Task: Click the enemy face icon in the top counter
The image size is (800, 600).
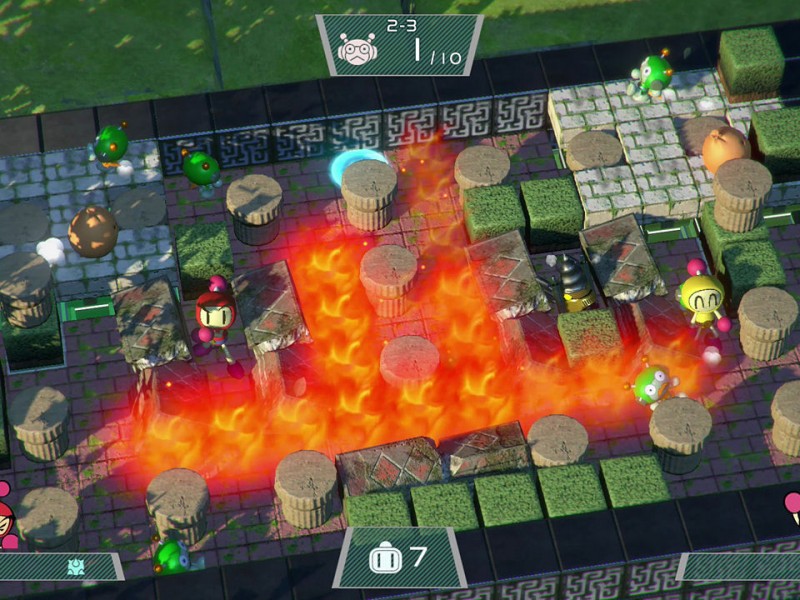Action: pos(357,49)
